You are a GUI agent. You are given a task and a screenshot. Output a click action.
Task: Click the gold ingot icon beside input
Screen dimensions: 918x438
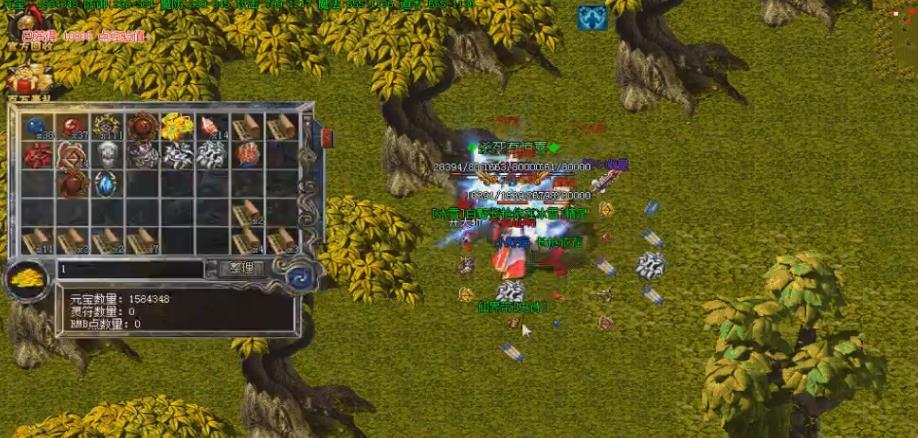[x=27, y=279]
